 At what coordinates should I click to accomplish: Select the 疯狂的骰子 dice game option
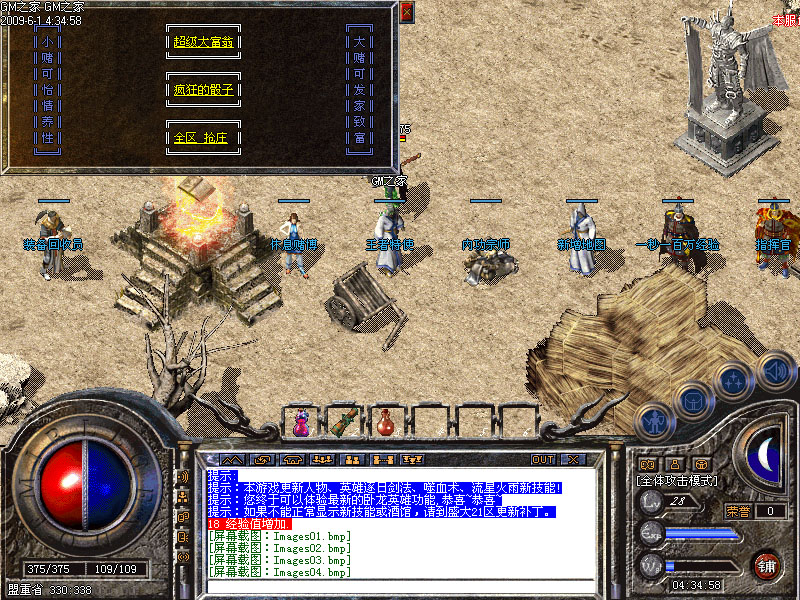coord(203,90)
